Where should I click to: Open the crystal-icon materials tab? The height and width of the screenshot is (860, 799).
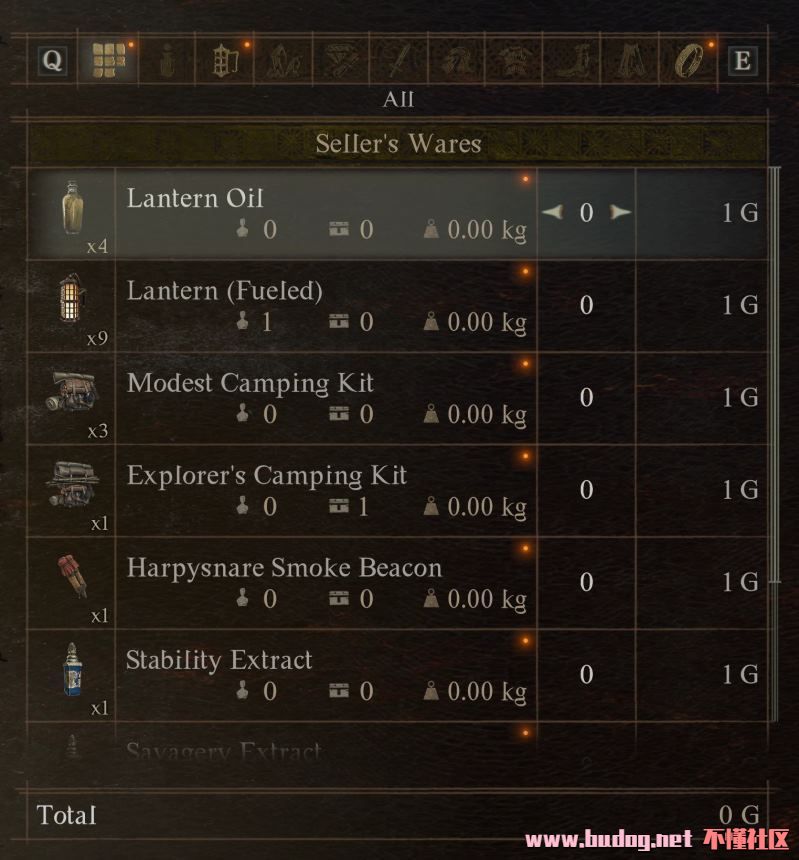click(283, 61)
